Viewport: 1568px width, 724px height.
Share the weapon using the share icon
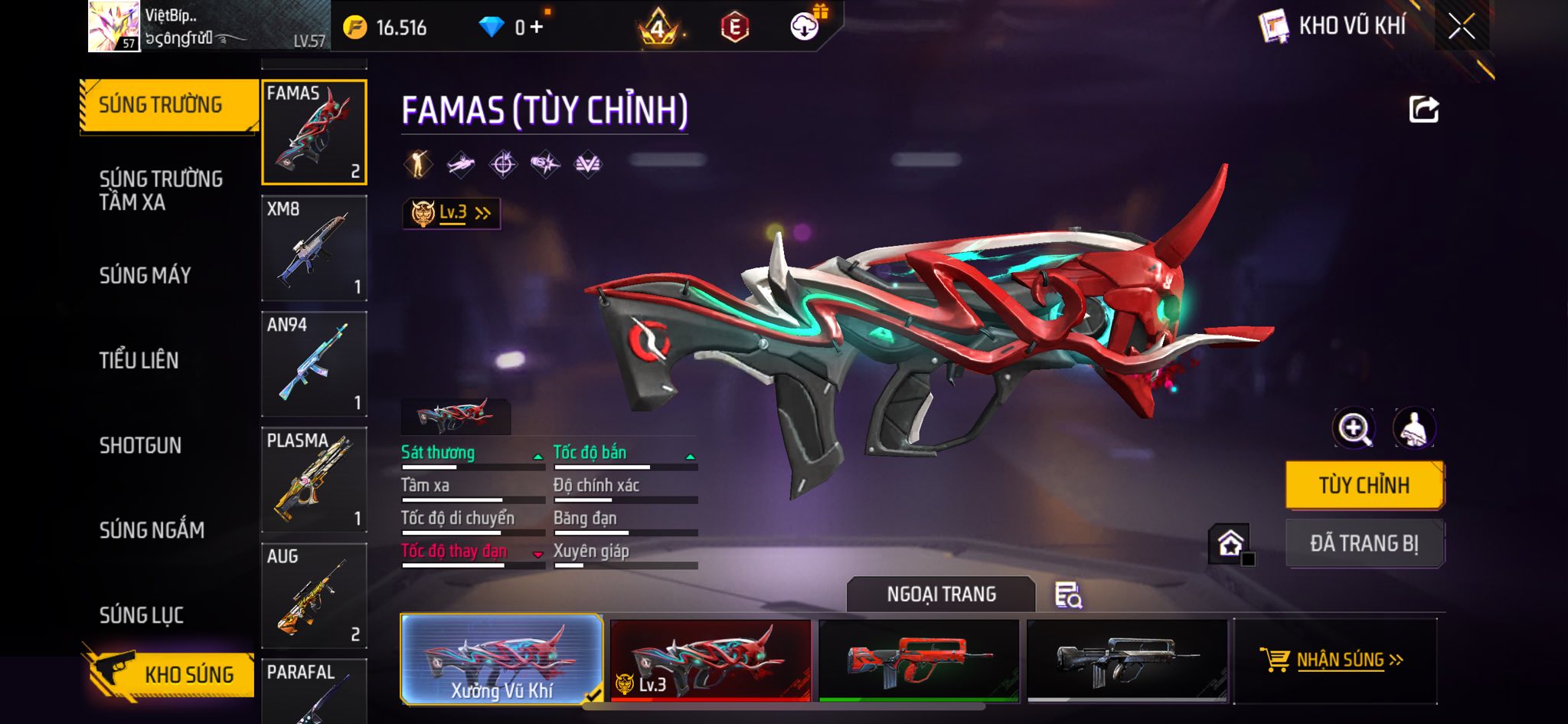pyautogui.click(x=1423, y=110)
